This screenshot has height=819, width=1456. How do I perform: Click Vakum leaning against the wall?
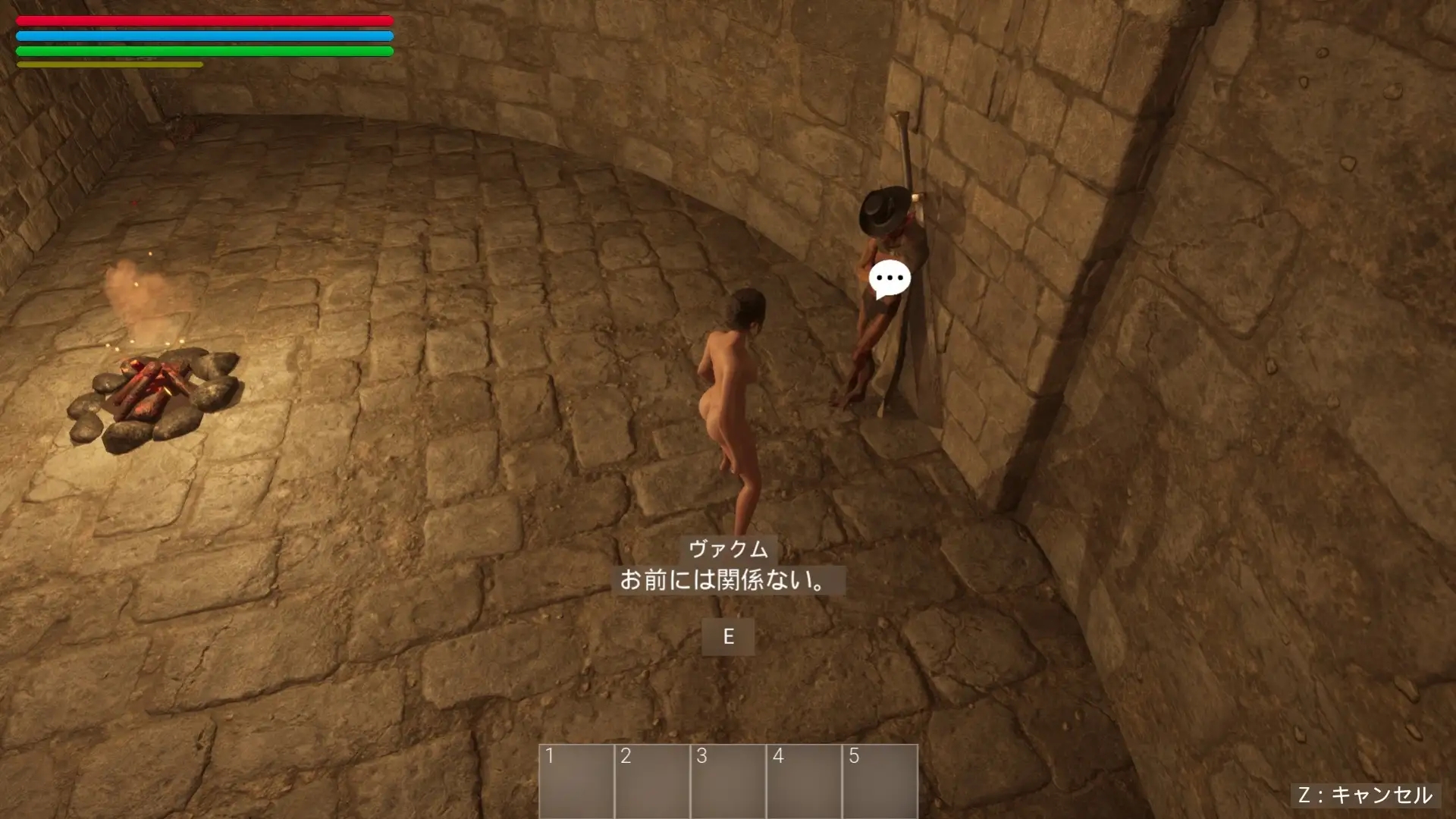click(880, 318)
